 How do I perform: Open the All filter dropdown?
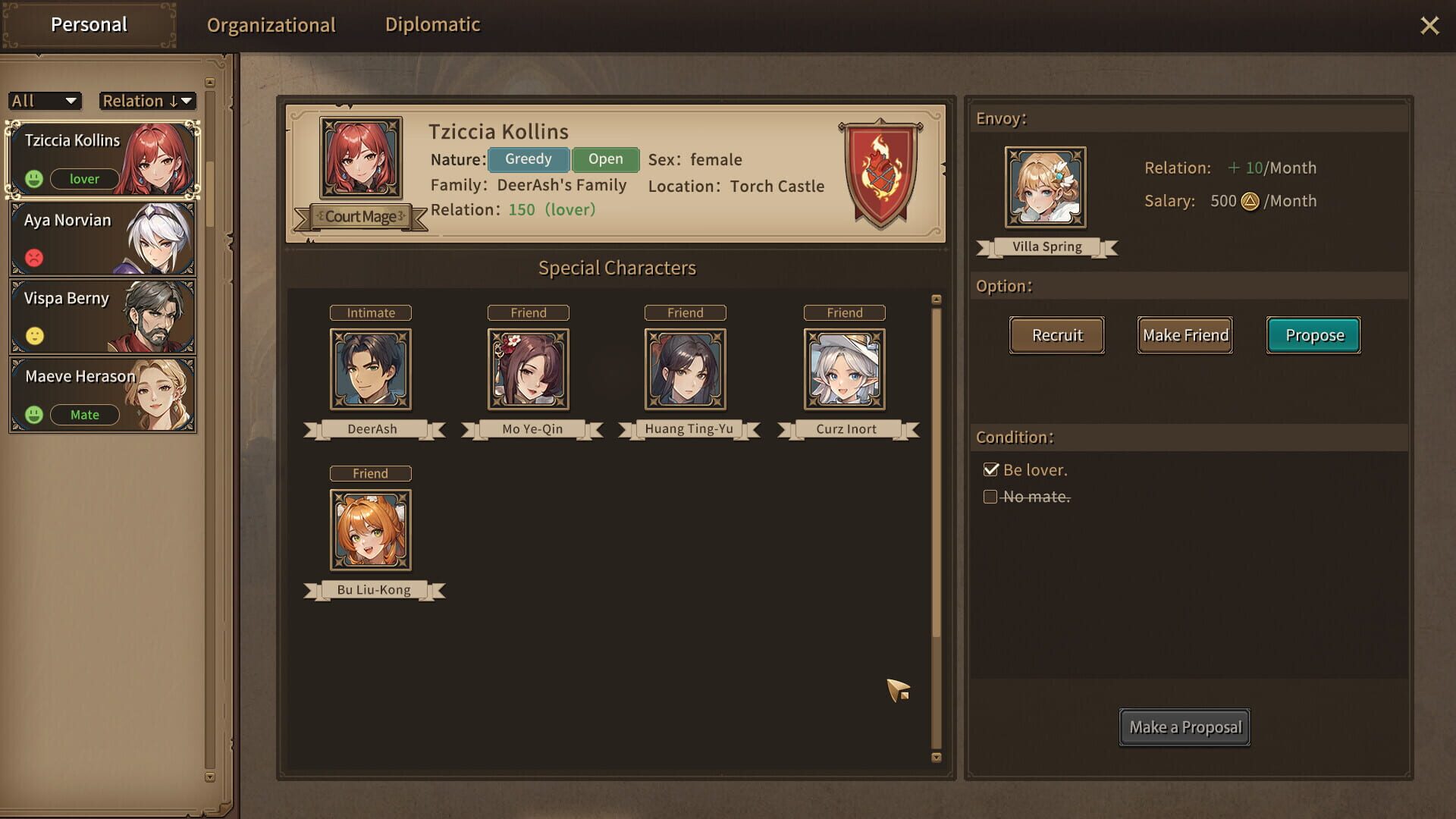(44, 100)
